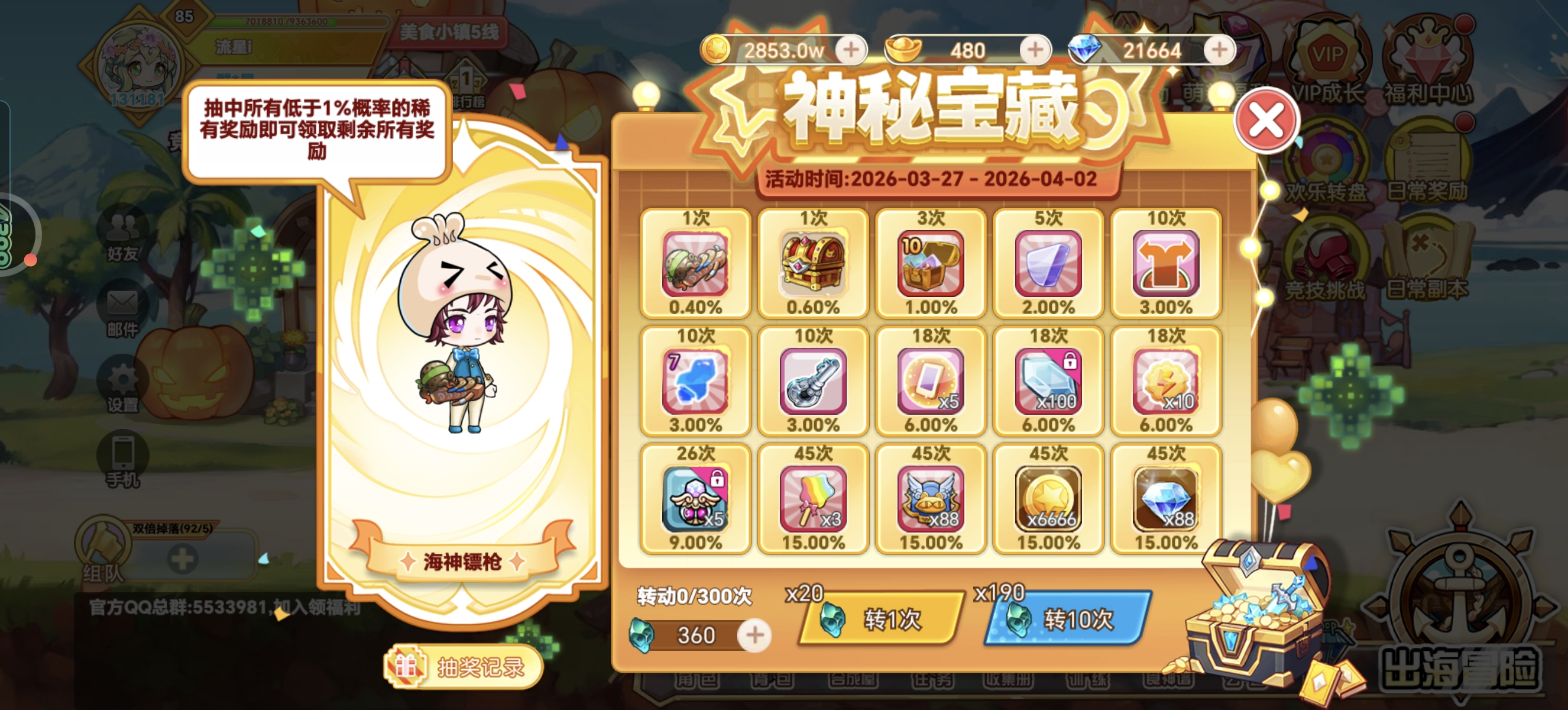The image size is (1568, 710).
Task: Open the 抽奖记录 draw history
Action: (x=464, y=668)
